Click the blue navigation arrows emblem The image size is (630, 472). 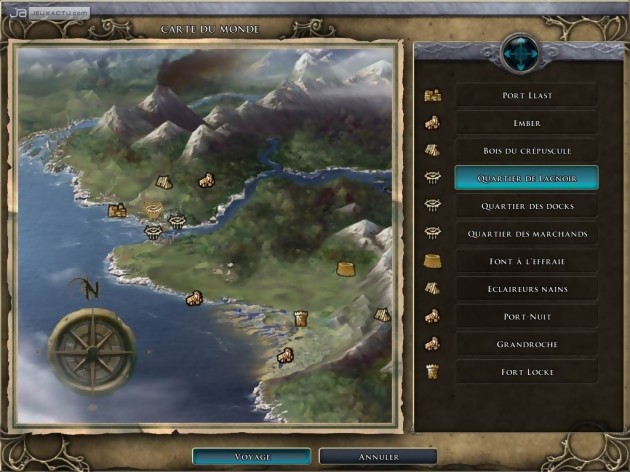coord(519,50)
